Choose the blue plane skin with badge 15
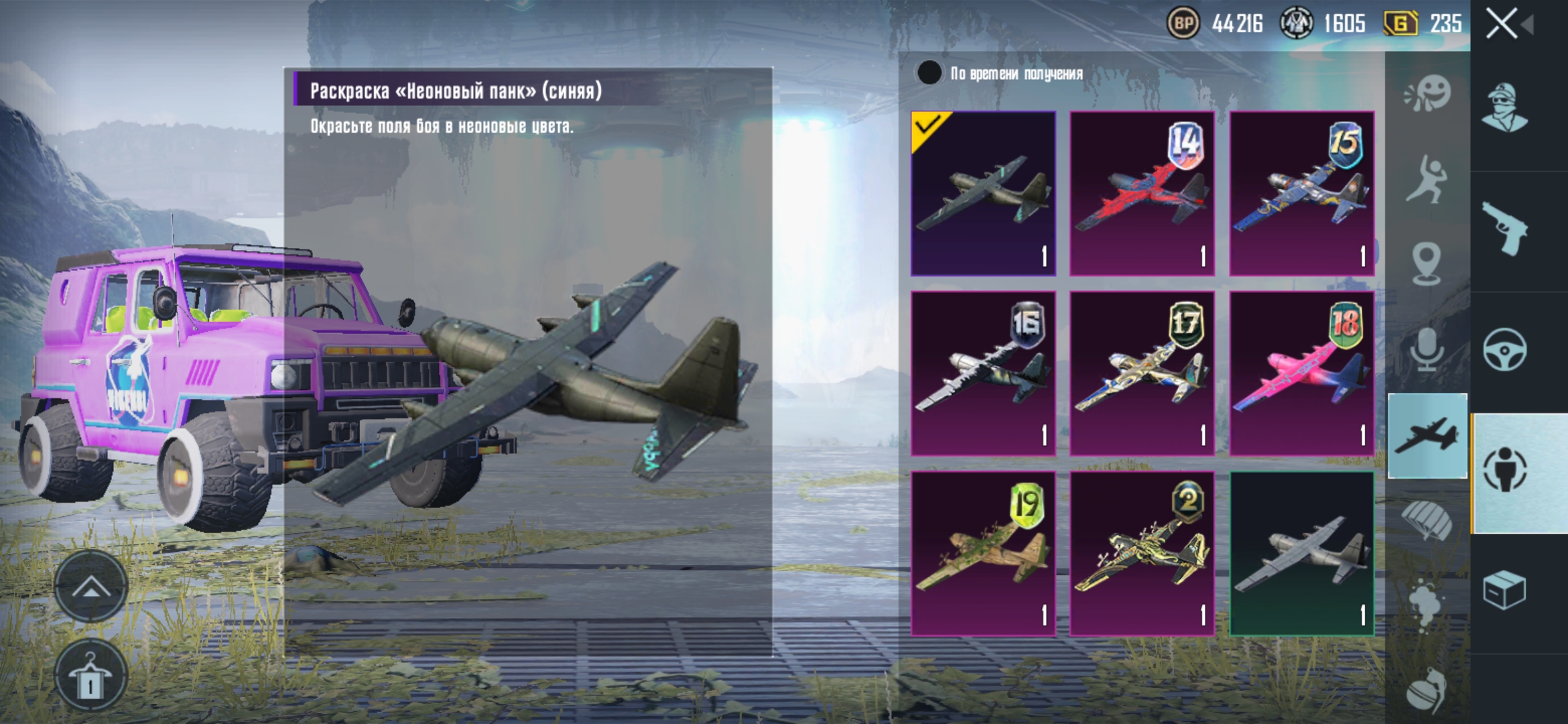The height and width of the screenshot is (724, 1568). (x=1301, y=194)
